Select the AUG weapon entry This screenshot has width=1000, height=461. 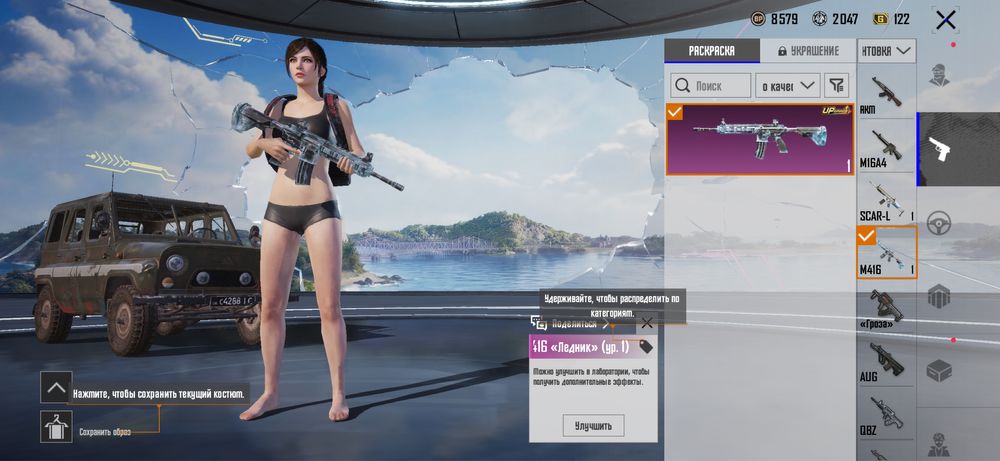887,362
